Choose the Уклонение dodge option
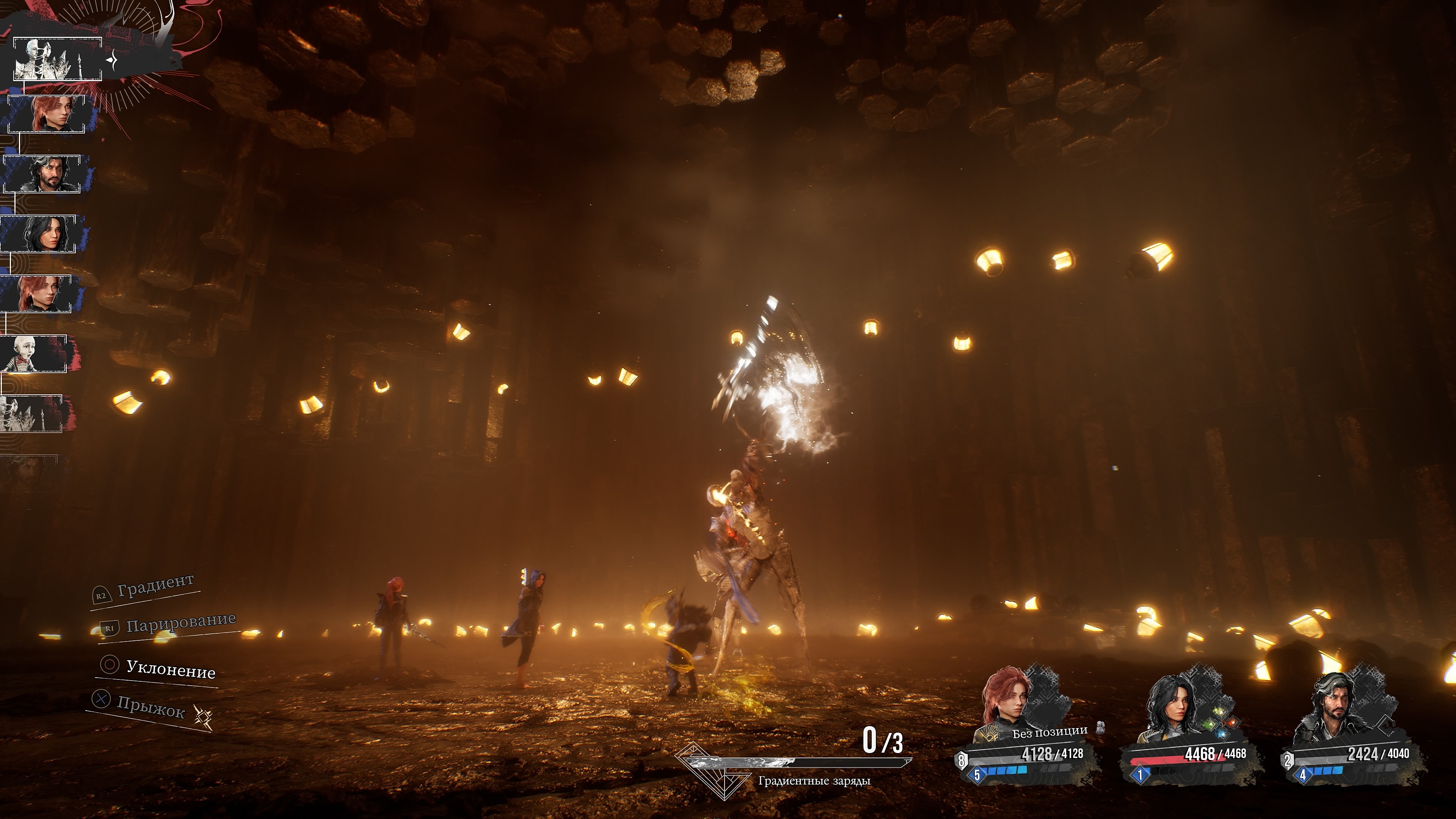Image resolution: width=1456 pixels, height=819 pixels. [169, 669]
